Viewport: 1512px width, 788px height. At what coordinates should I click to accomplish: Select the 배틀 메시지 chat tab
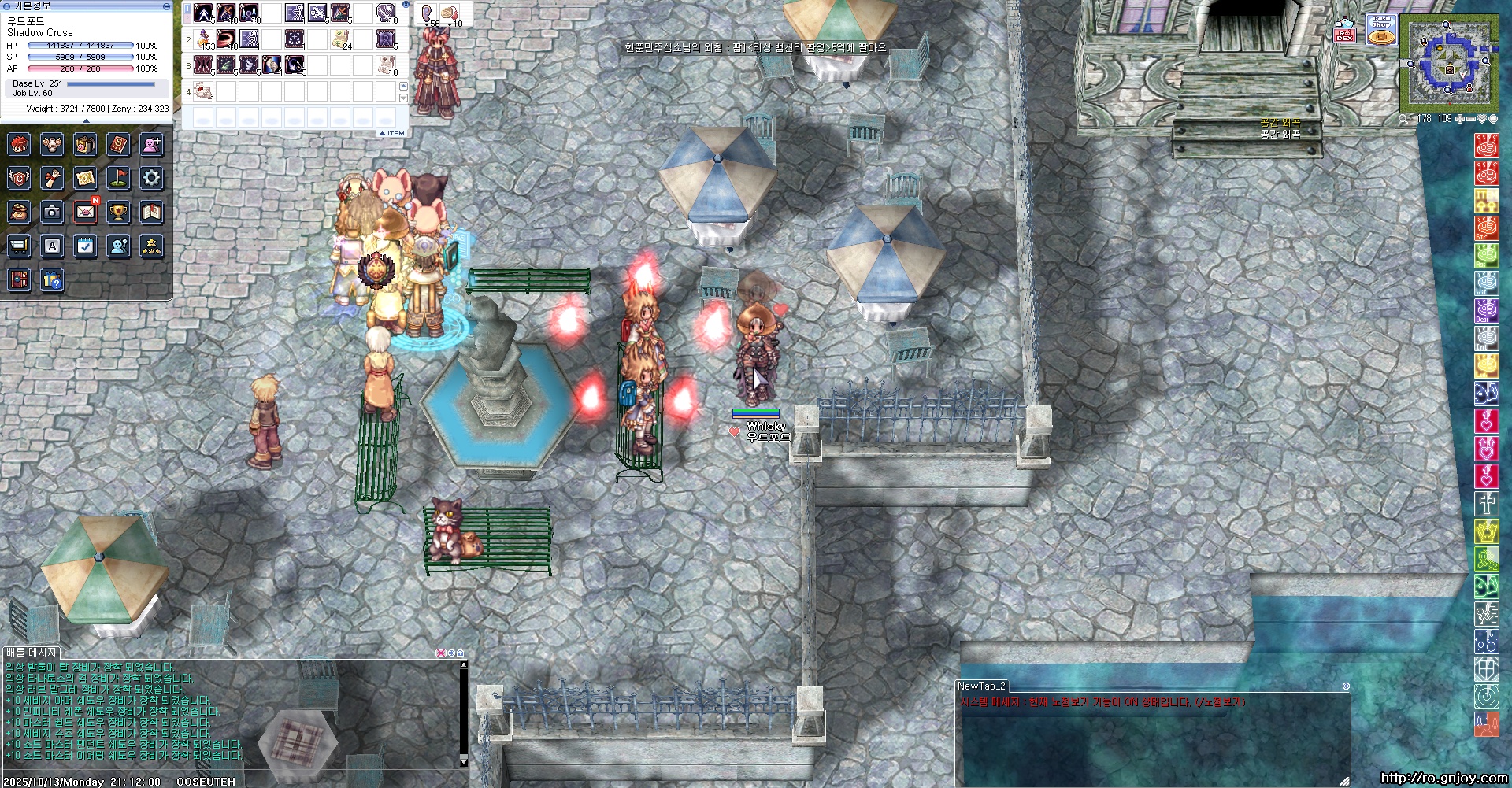[31, 653]
